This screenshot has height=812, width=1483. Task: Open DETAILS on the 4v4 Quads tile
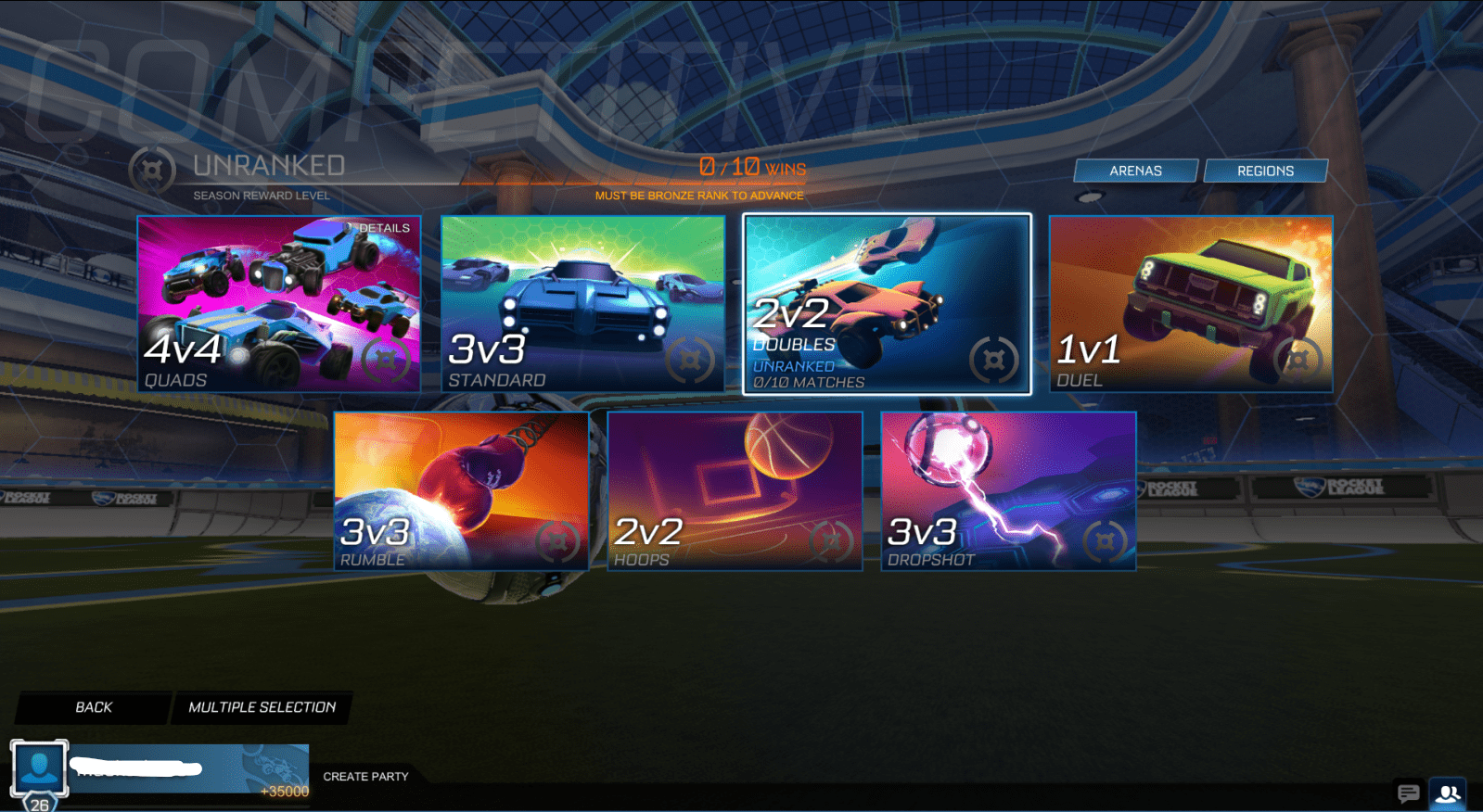coord(384,226)
